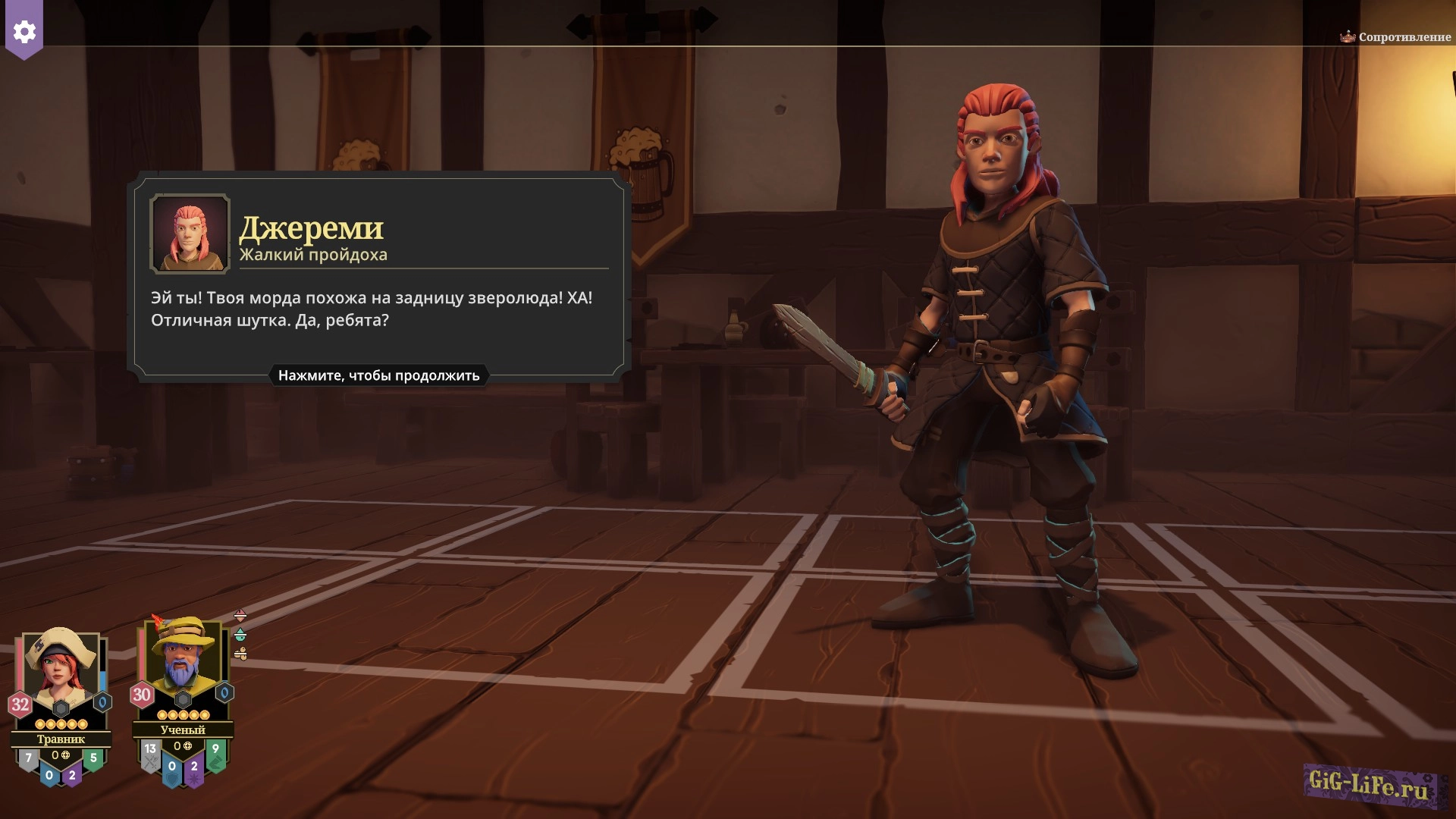Open the Сопротивление indicator
Viewport: 1456px width, 819px height.
point(1395,36)
